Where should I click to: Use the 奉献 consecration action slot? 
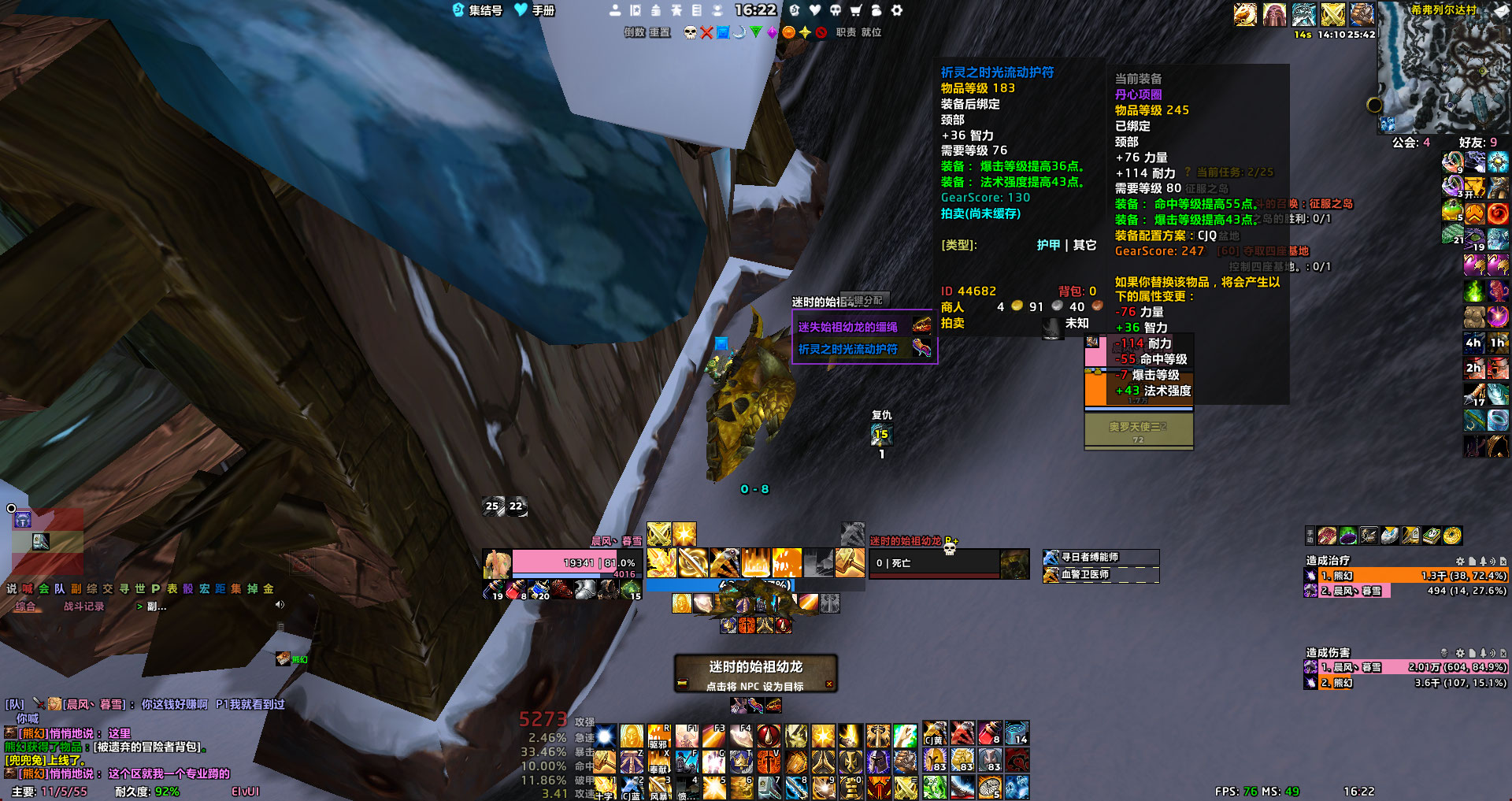pyautogui.click(x=659, y=762)
